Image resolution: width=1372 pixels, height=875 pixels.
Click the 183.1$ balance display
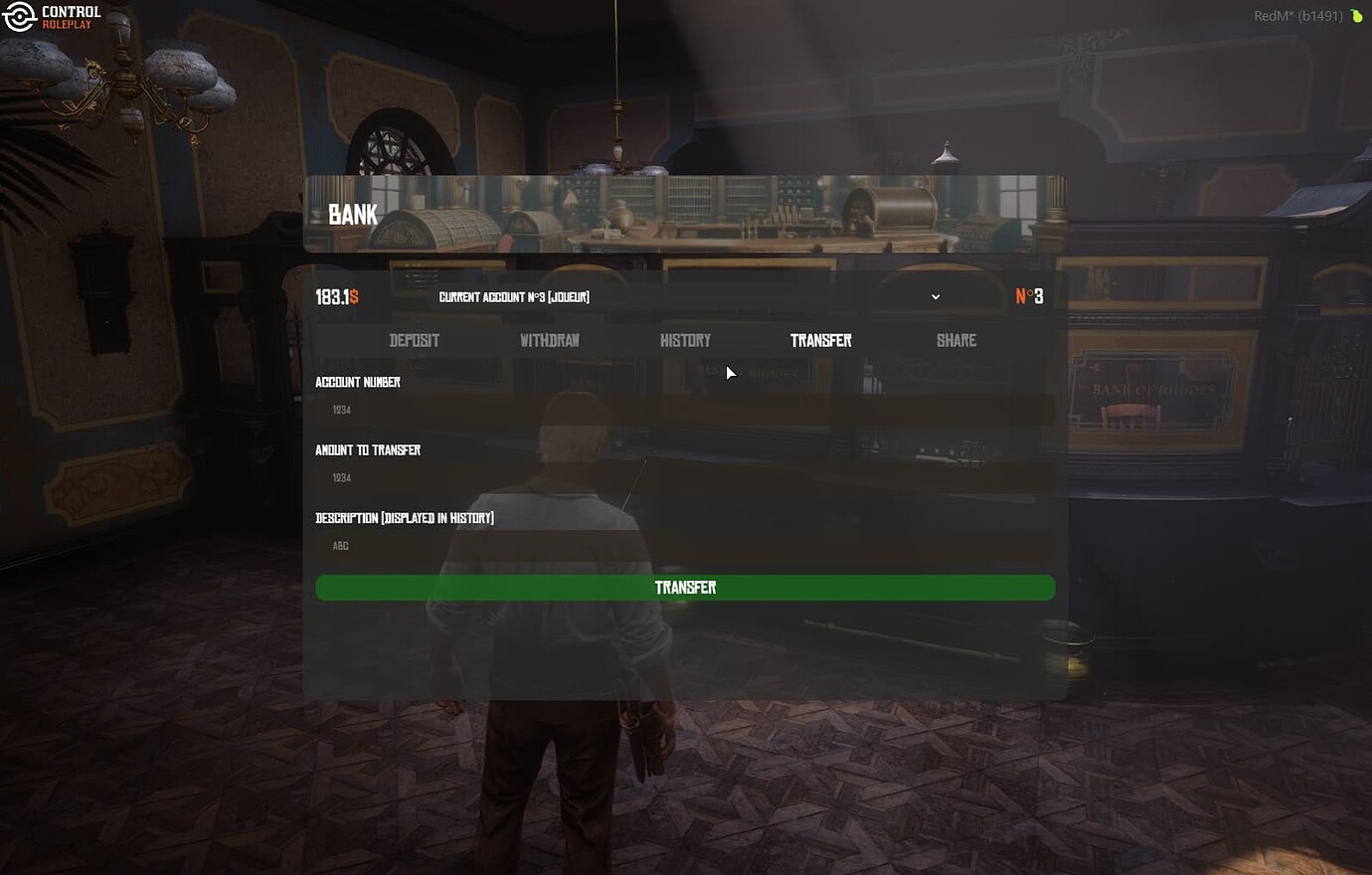click(x=338, y=295)
